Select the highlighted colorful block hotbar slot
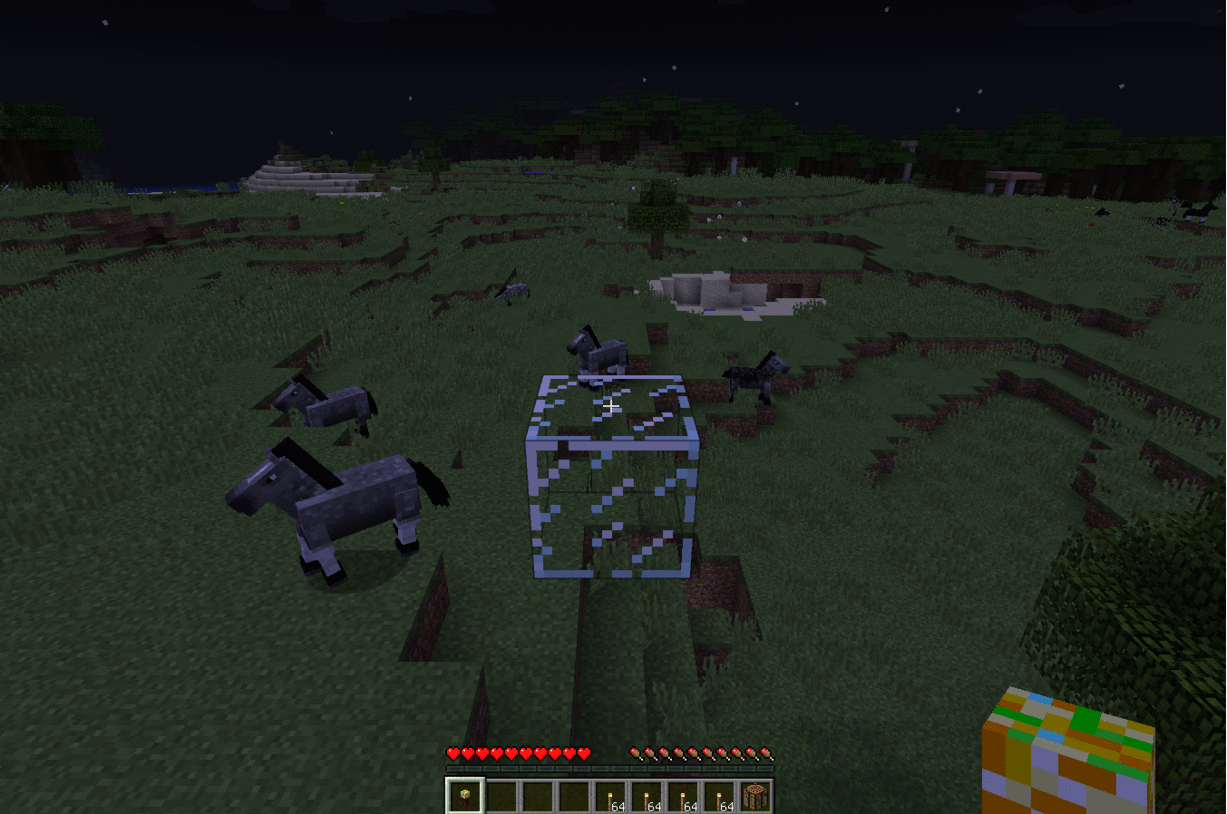Screen dimensions: 1227x814 pyautogui.click(x=464, y=797)
